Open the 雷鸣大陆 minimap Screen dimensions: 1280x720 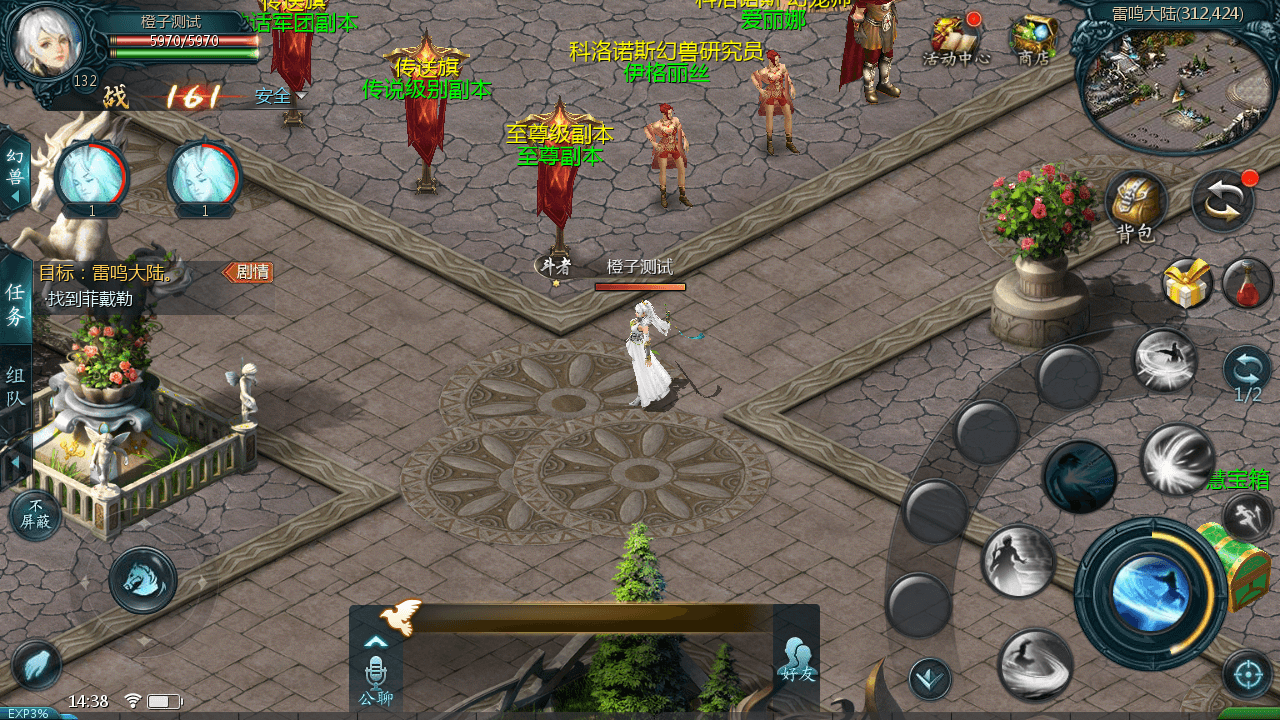tap(1177, 88)
